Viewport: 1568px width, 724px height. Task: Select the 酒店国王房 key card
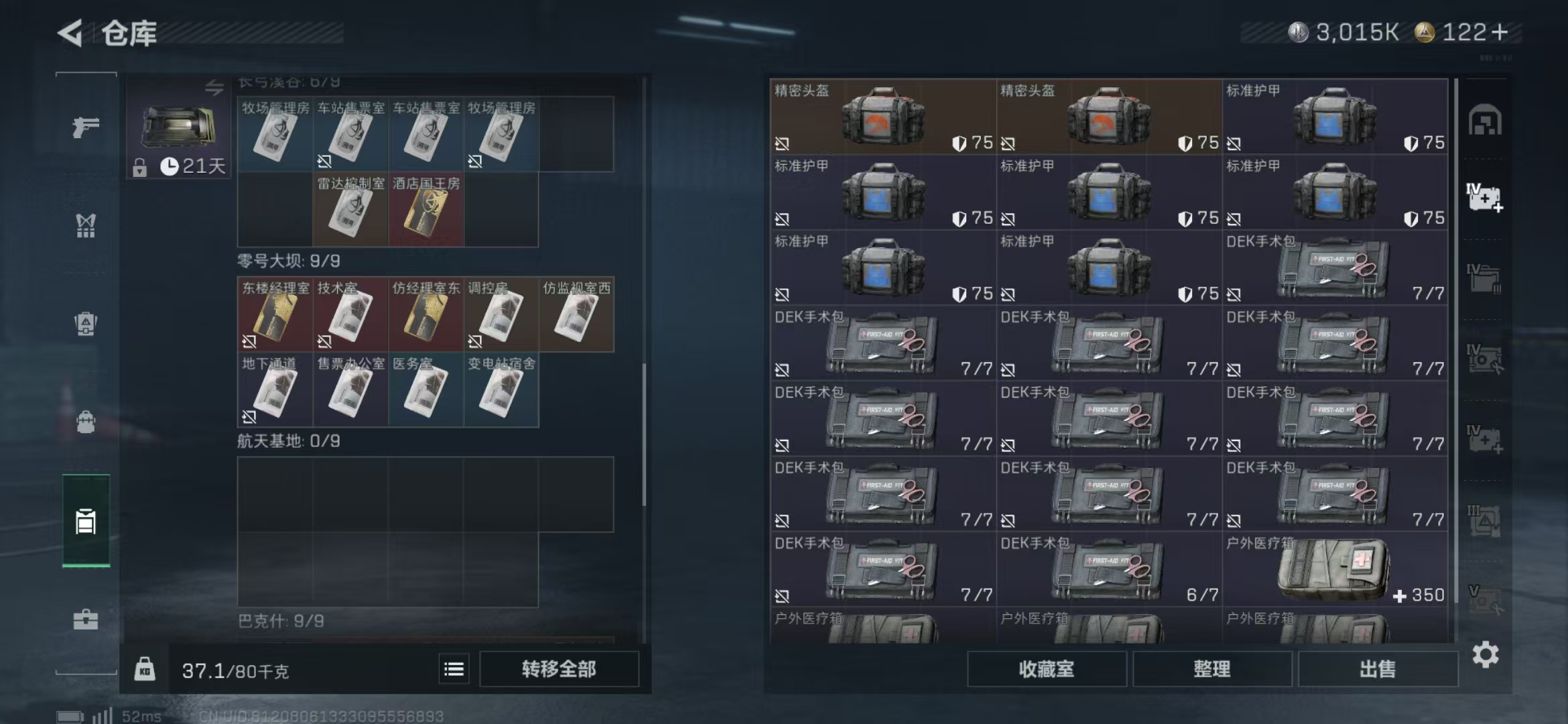426,210
